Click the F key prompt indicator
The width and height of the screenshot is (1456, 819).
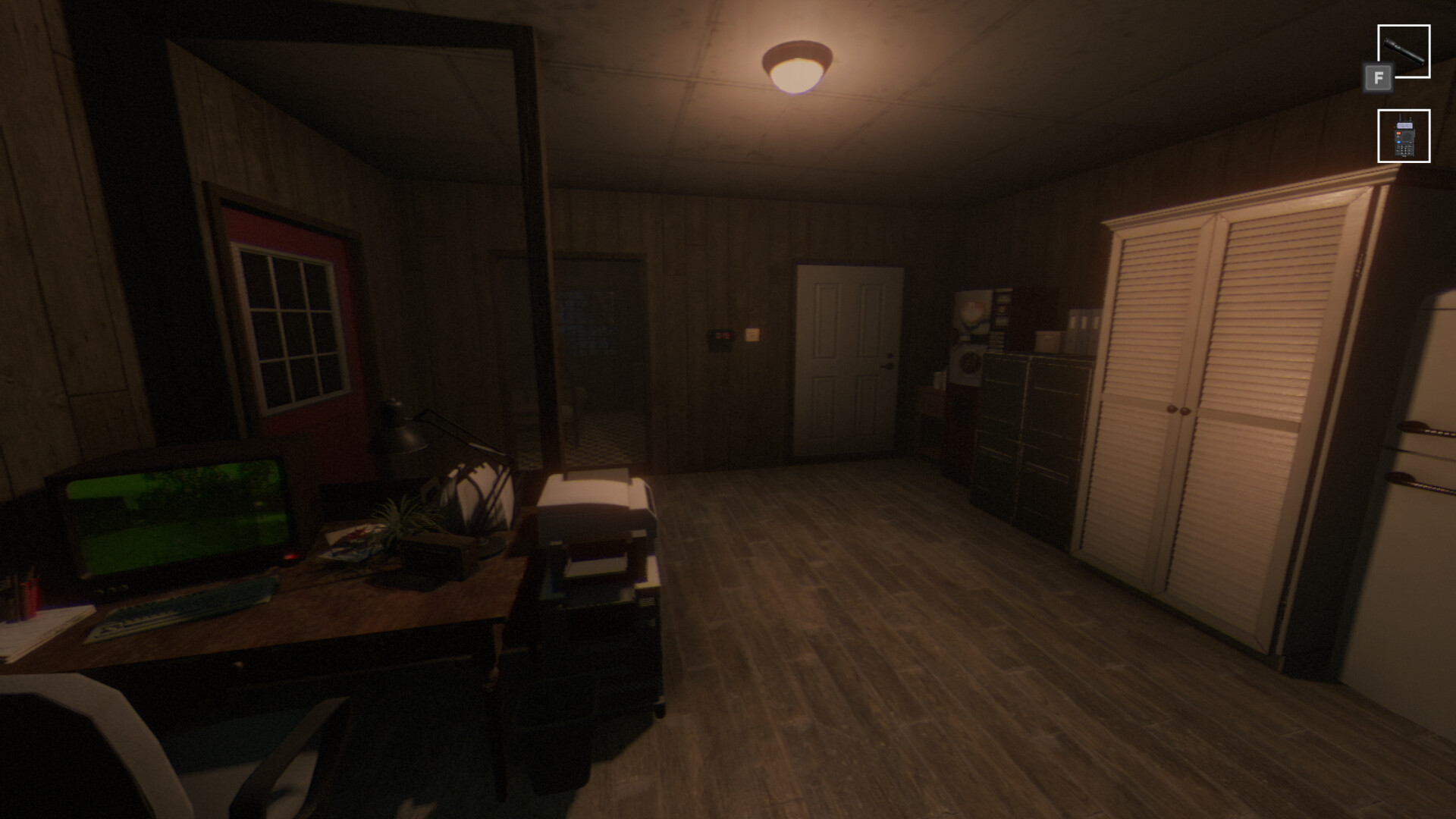tap(1378, 77)
